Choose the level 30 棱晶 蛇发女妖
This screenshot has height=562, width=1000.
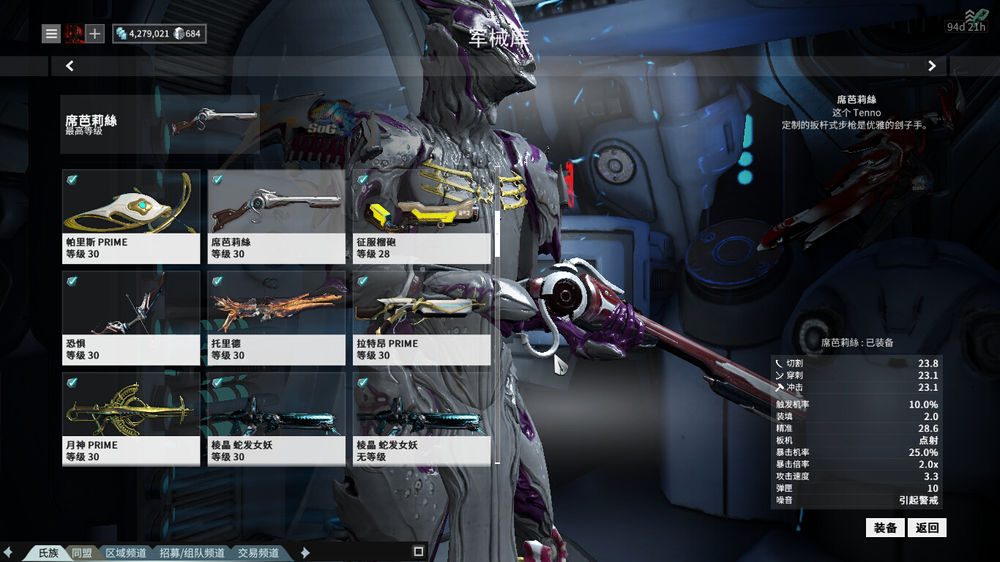pos(276,419)
